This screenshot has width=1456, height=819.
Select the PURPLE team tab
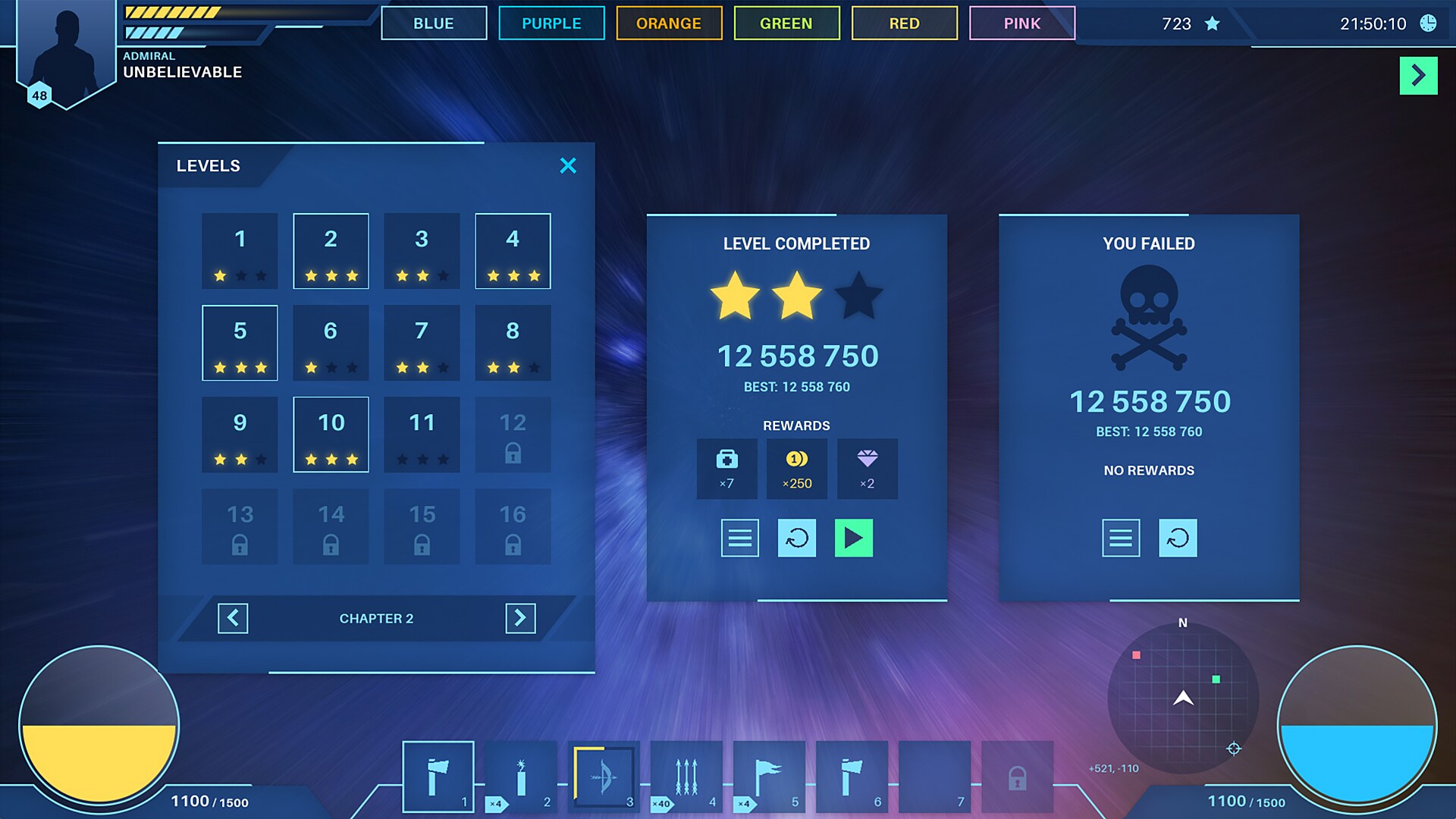coord(551,23)
